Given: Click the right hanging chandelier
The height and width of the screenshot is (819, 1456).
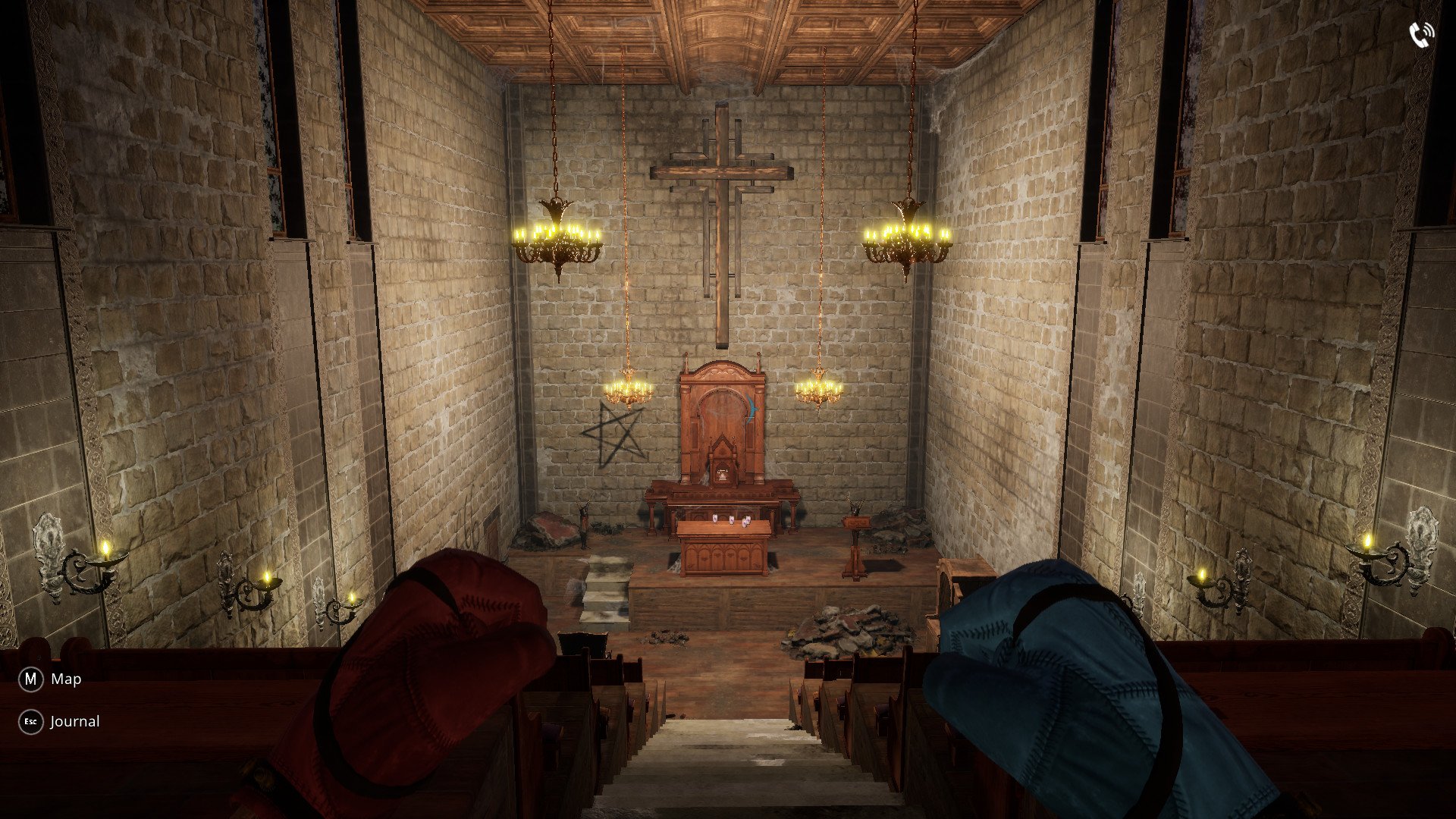Looking at the screenshot, I should pyautogui.click(x=910, y=235).
